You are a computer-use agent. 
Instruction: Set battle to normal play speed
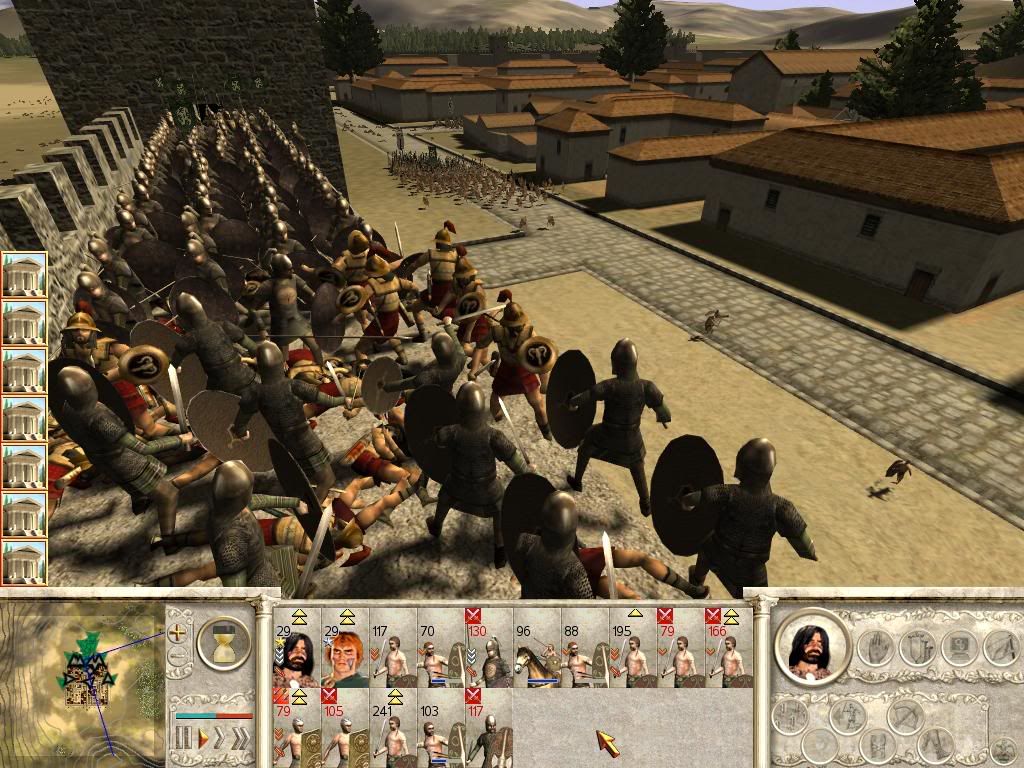pyautogui.click(x=203, y=739)
